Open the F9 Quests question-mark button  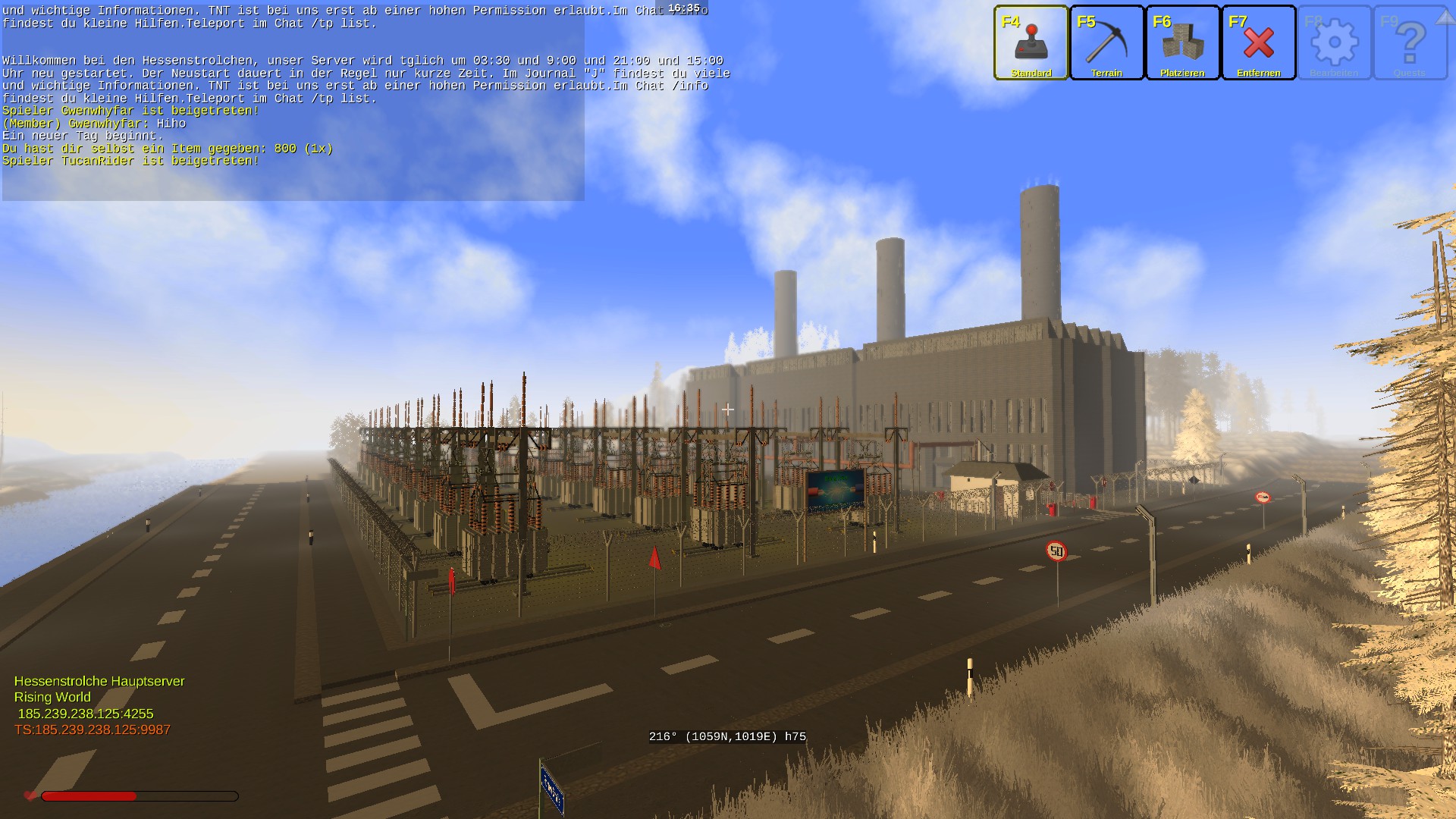tap(1410, 42)
